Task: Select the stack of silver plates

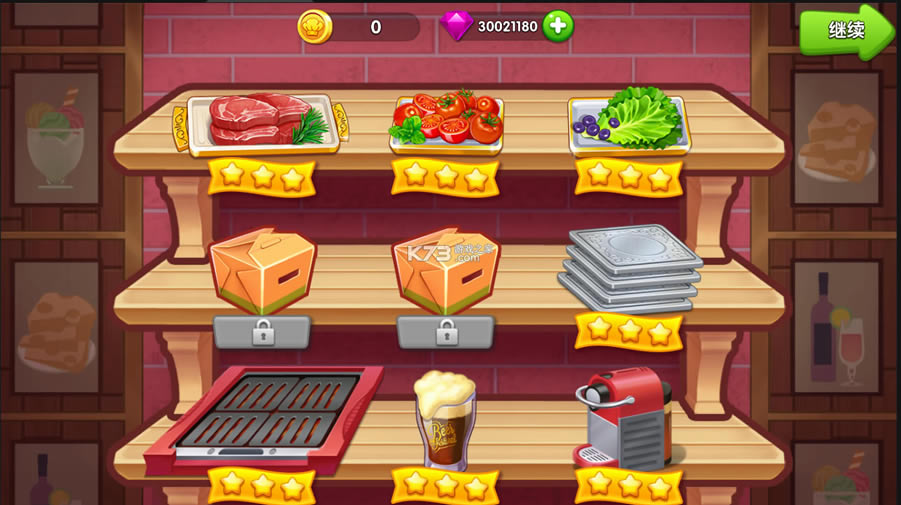Action: [x=629, y=268]
